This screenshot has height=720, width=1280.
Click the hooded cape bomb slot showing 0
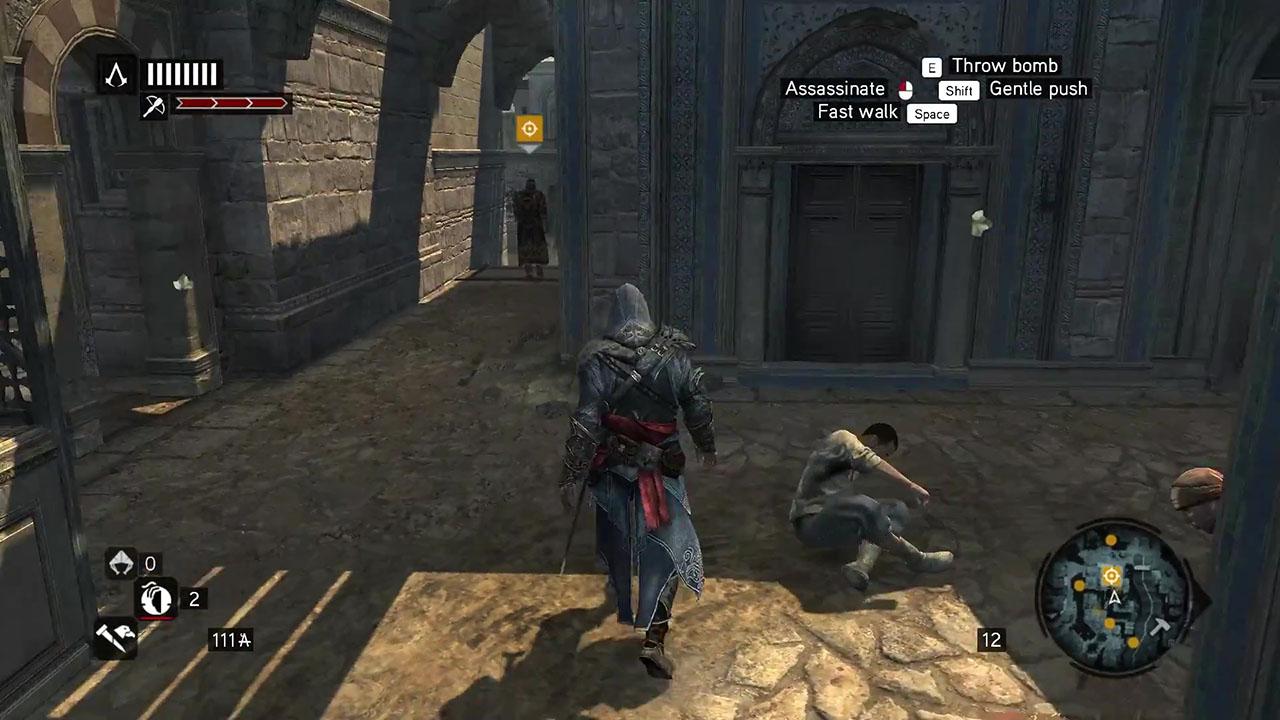coord(120,564)
